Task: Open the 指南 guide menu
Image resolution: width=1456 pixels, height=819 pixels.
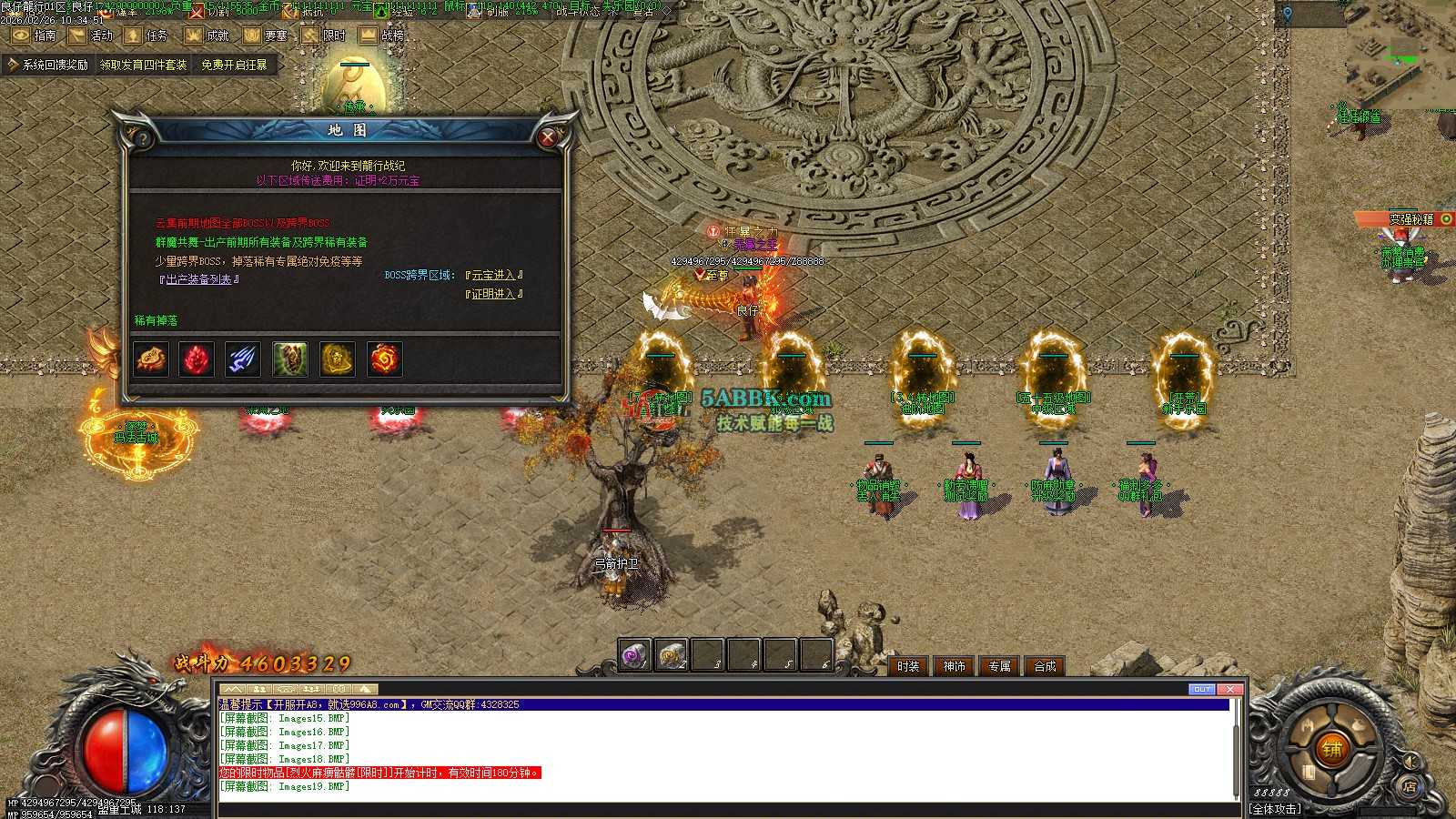Action: [x=34, y=35]
